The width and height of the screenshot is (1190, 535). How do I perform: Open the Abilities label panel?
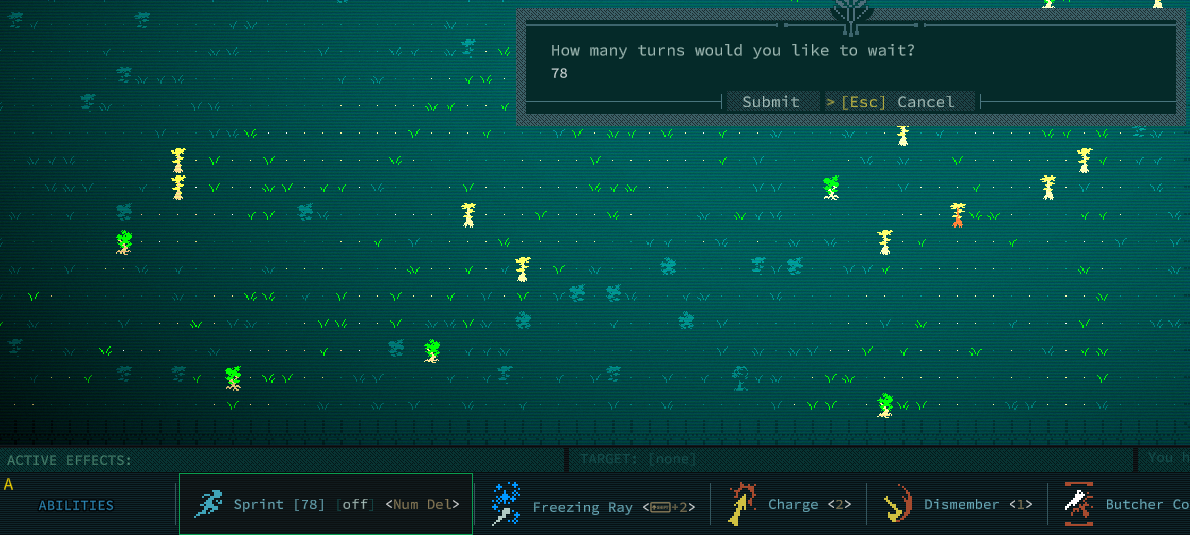point(76,505)
